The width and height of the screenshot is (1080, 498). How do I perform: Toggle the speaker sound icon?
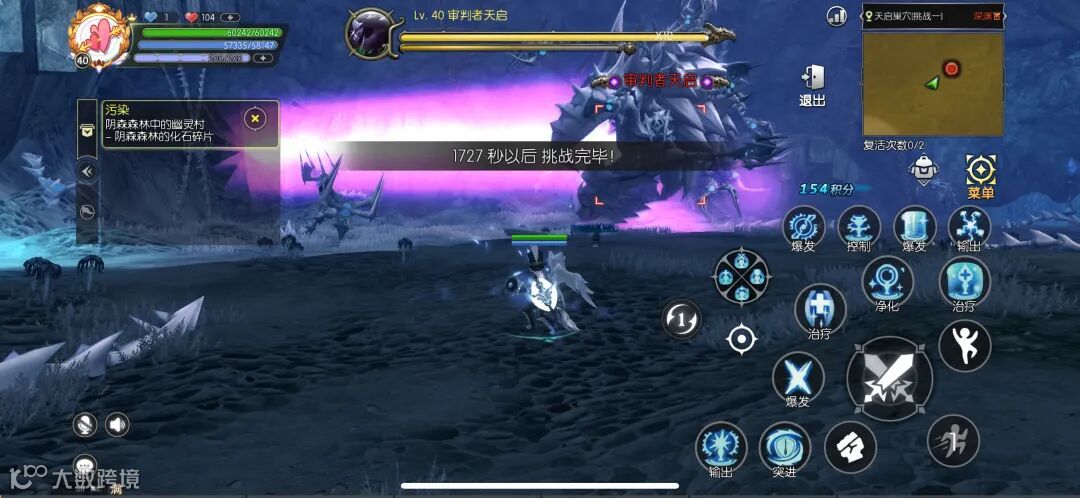point(117,425)
